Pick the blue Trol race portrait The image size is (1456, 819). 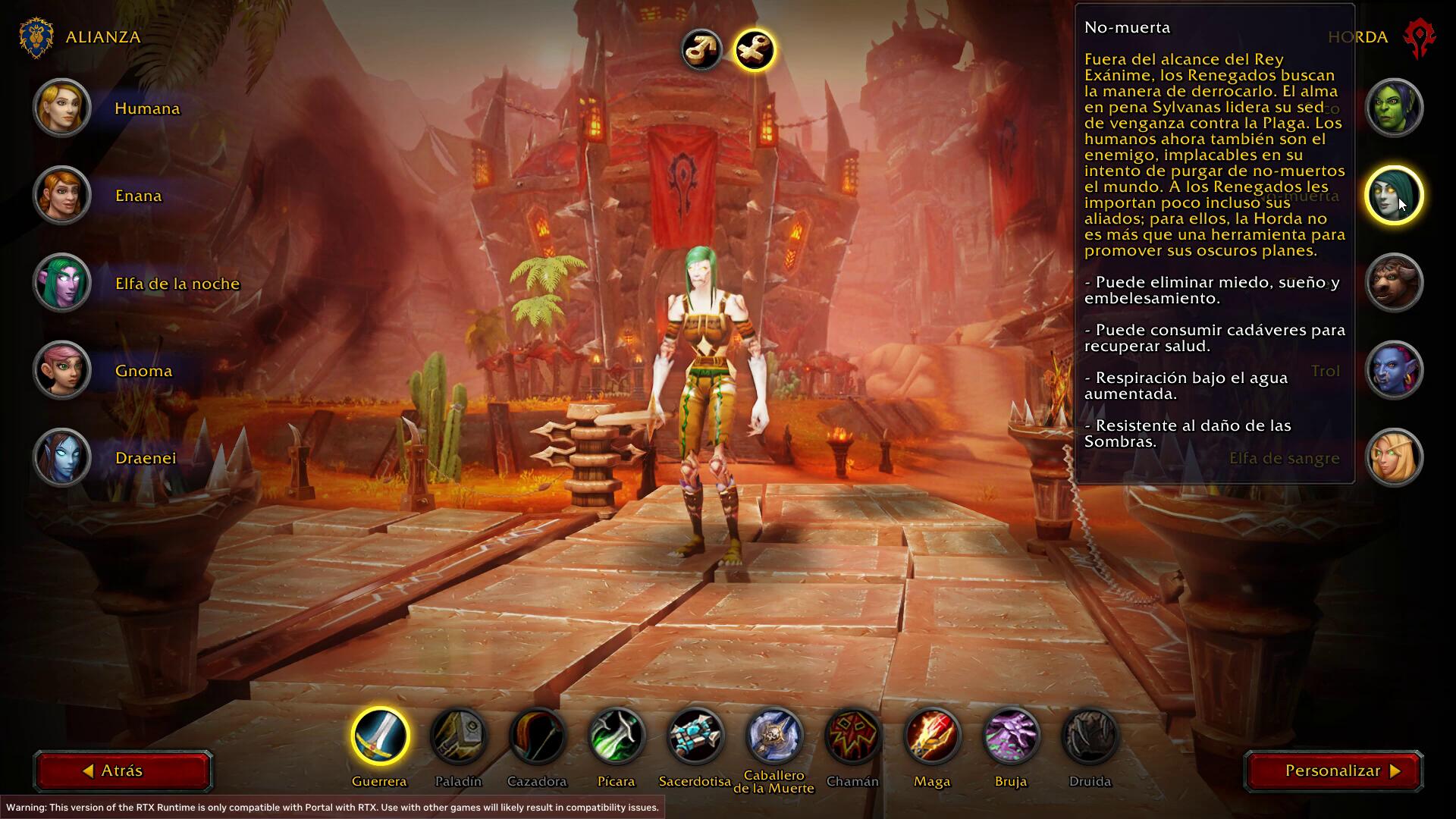click(x=1394, y=370)
